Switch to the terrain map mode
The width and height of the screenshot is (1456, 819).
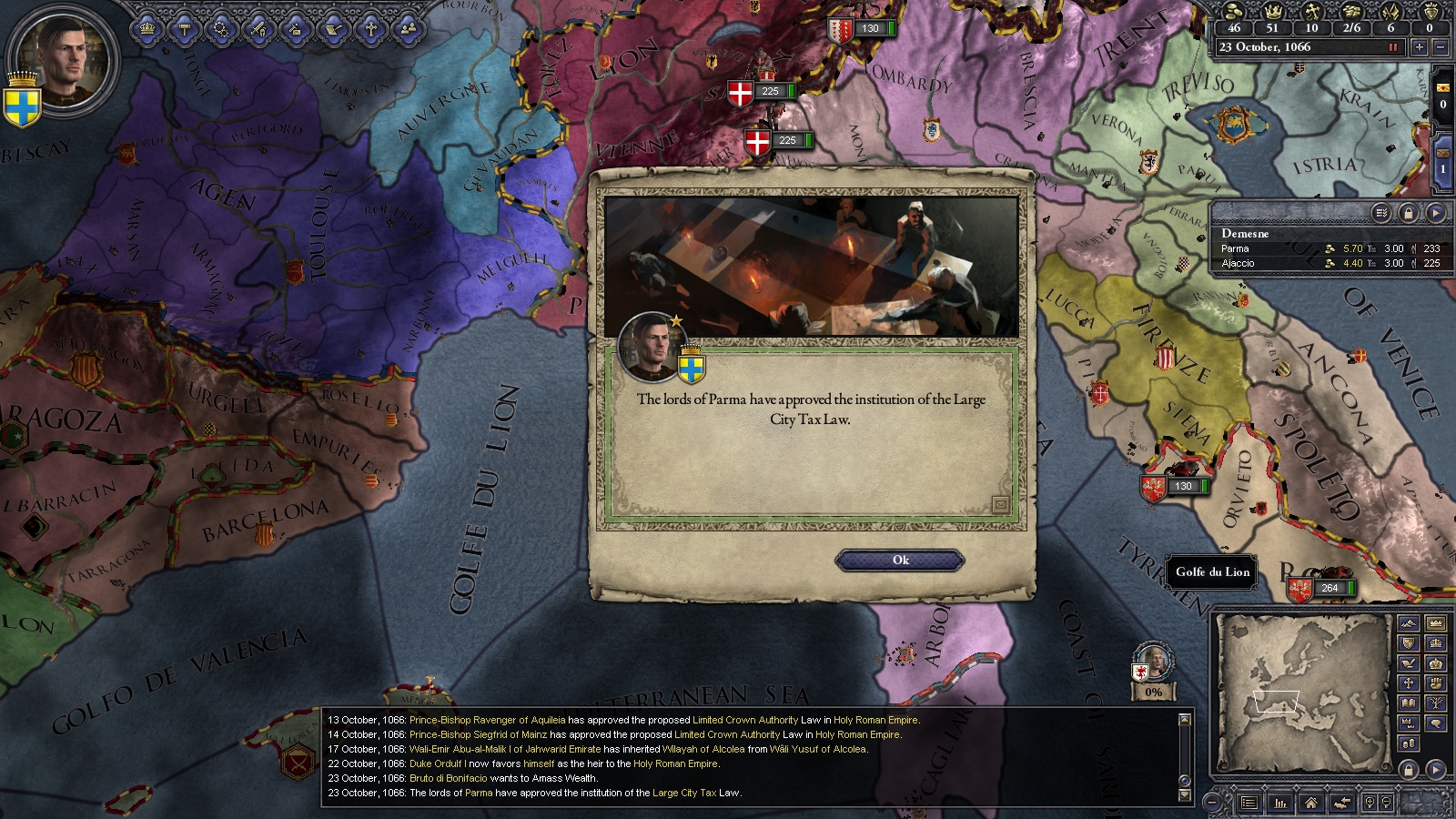pyautogui.click(x=1409, y=624)
